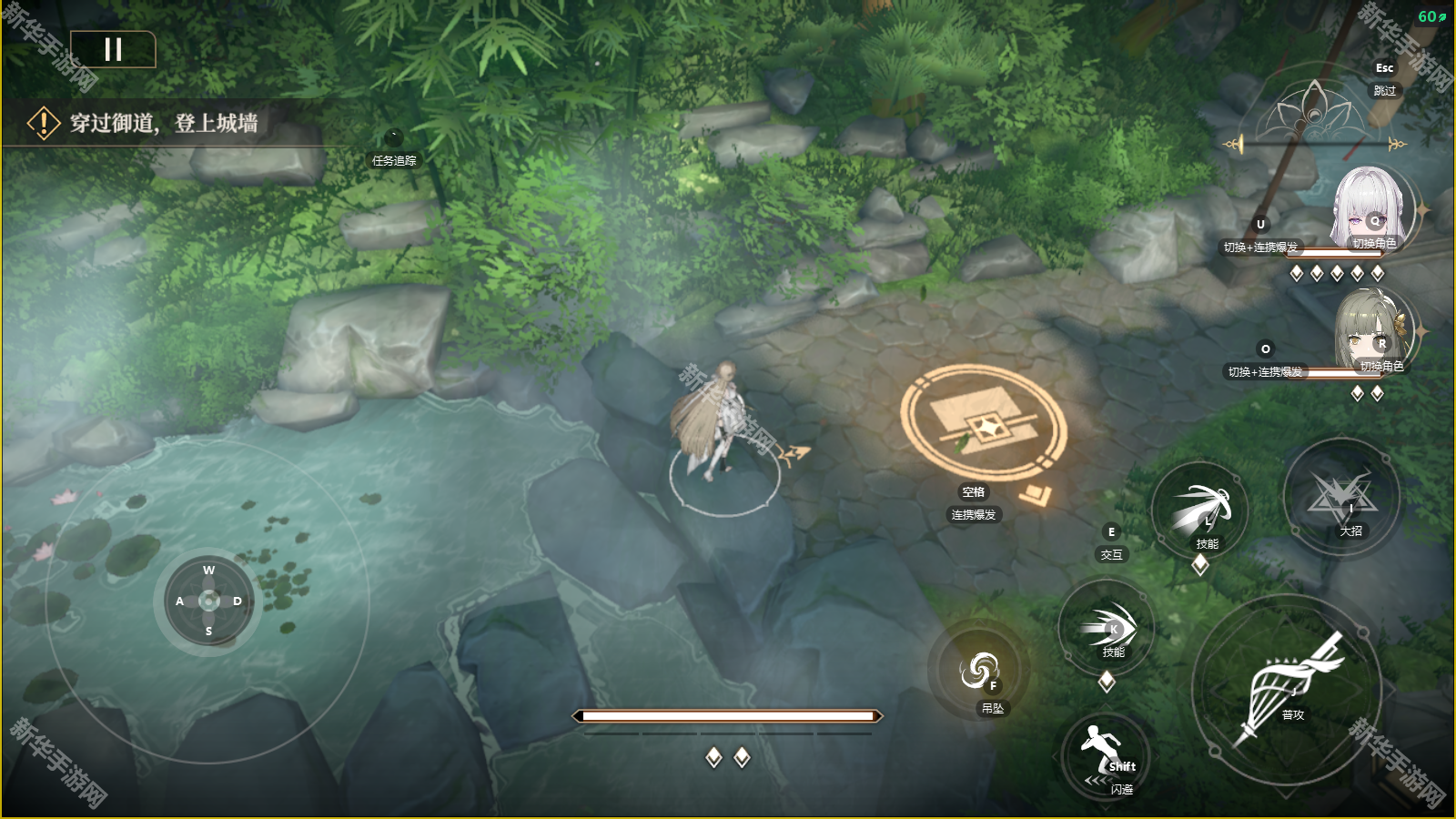This screenshot has width=1456, height=819.
Task: Trigger the dash 技能 skill above 闪避
Action: coord(1107,628)
